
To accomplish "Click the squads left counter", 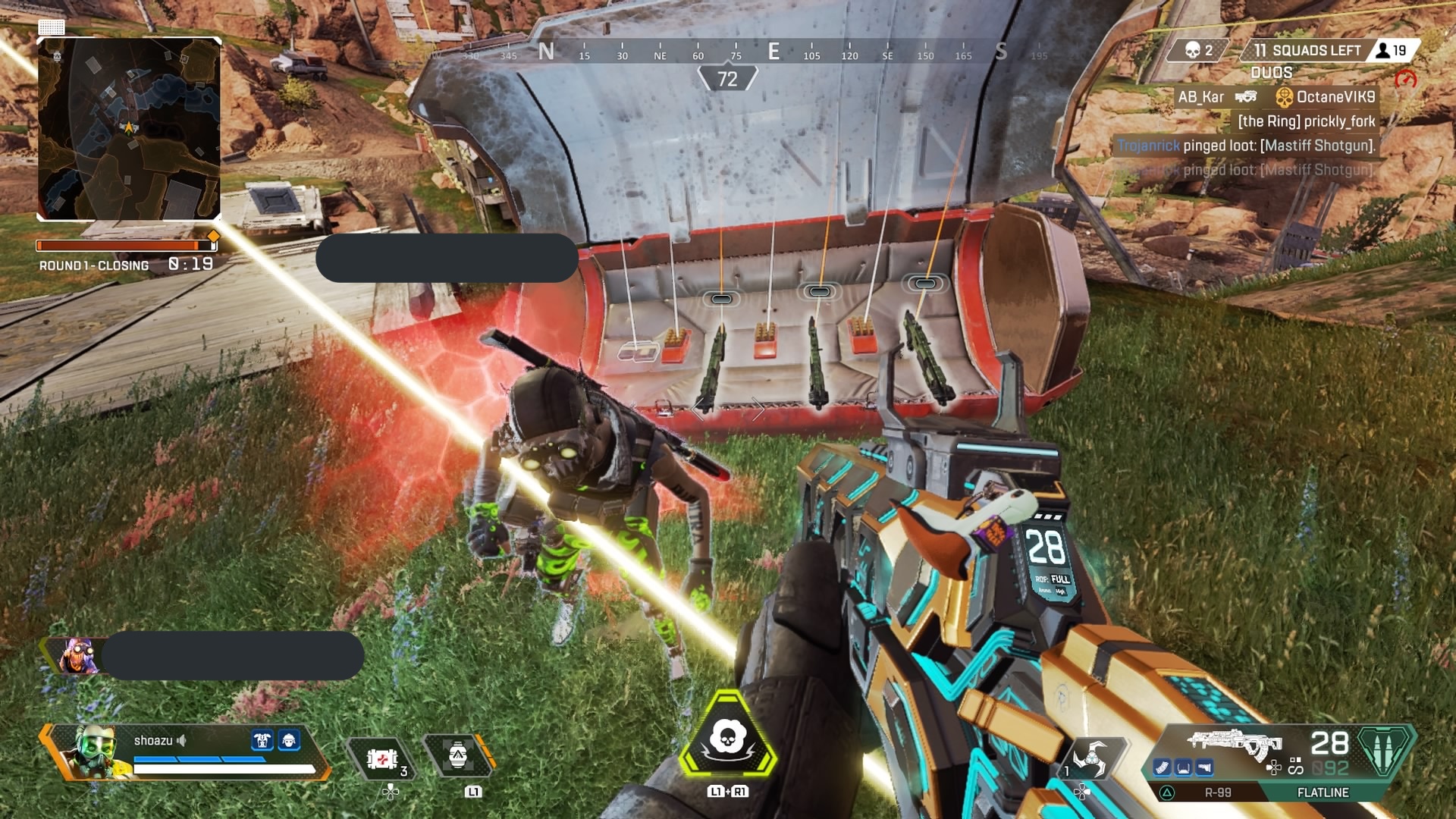I will pos(1306,51).
